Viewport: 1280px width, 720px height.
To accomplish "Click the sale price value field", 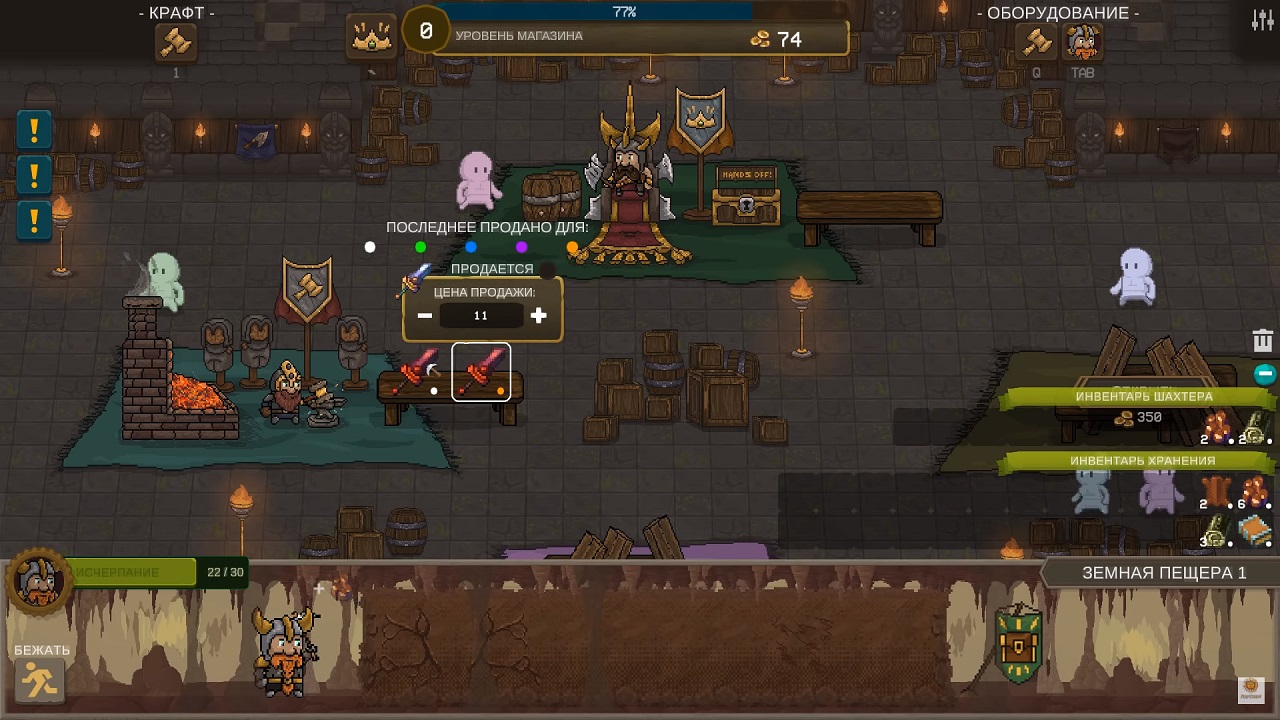I will click(x=481, y=316).
